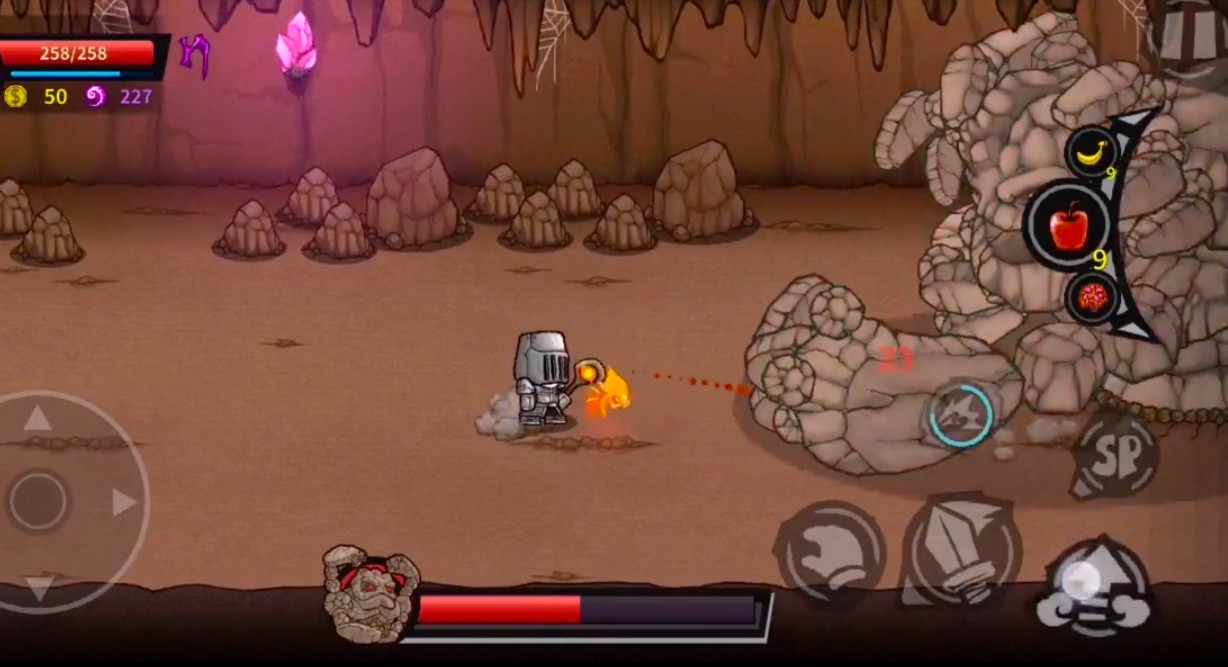
Task: Select the red berry cluster item
Action: tap(1092, 297)
